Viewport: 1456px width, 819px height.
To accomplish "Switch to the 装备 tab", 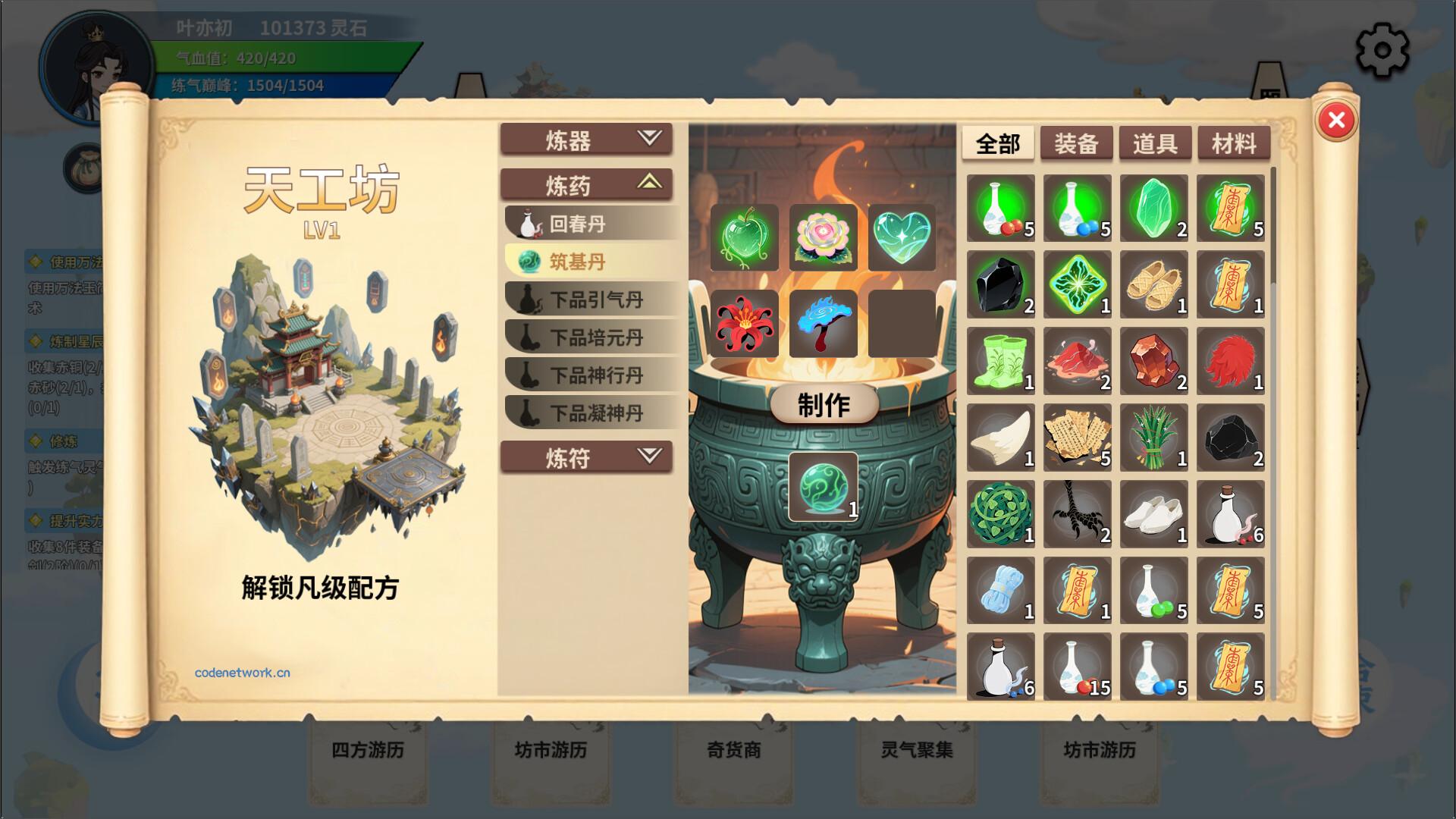I will [x=1078, y=143].
